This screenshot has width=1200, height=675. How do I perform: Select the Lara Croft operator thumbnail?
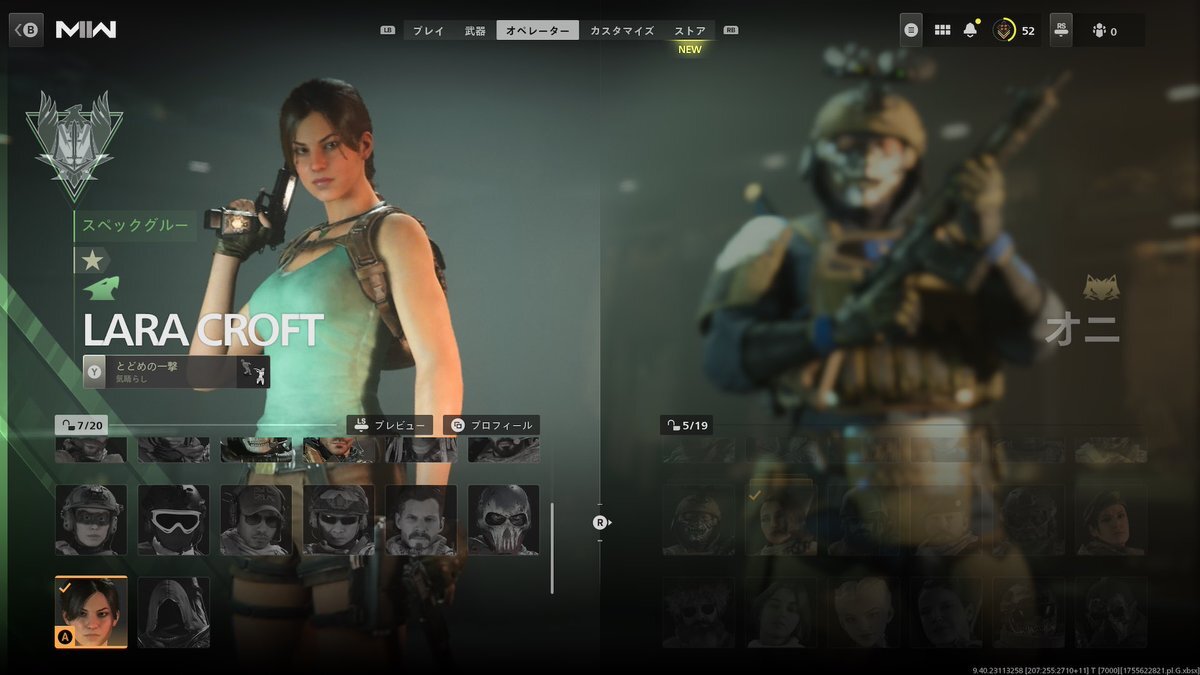(x=91, y=612)
